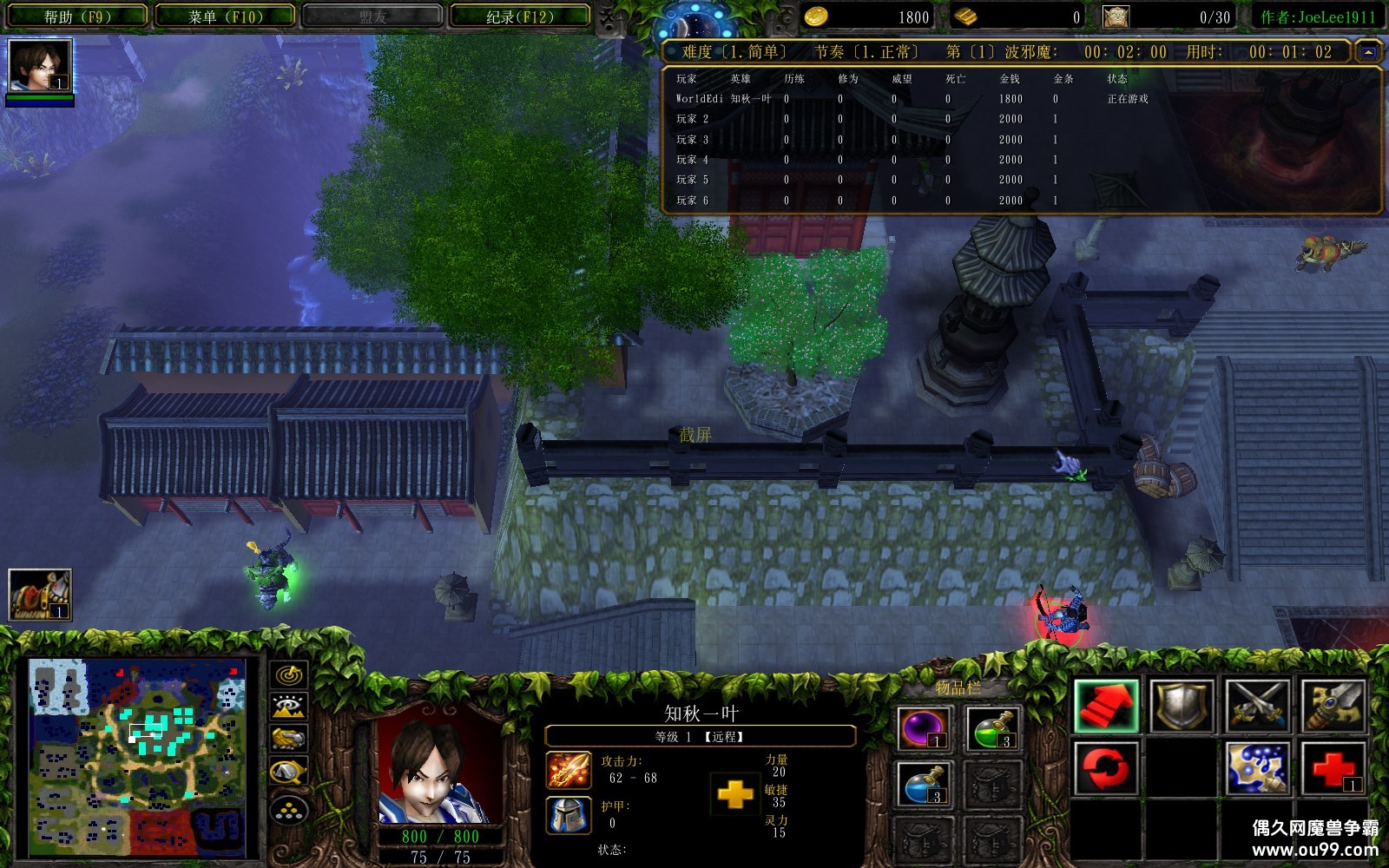Open the 菜单 (F10) game menu
Viewport: 1389px width, 868px height.
(225, 16)
